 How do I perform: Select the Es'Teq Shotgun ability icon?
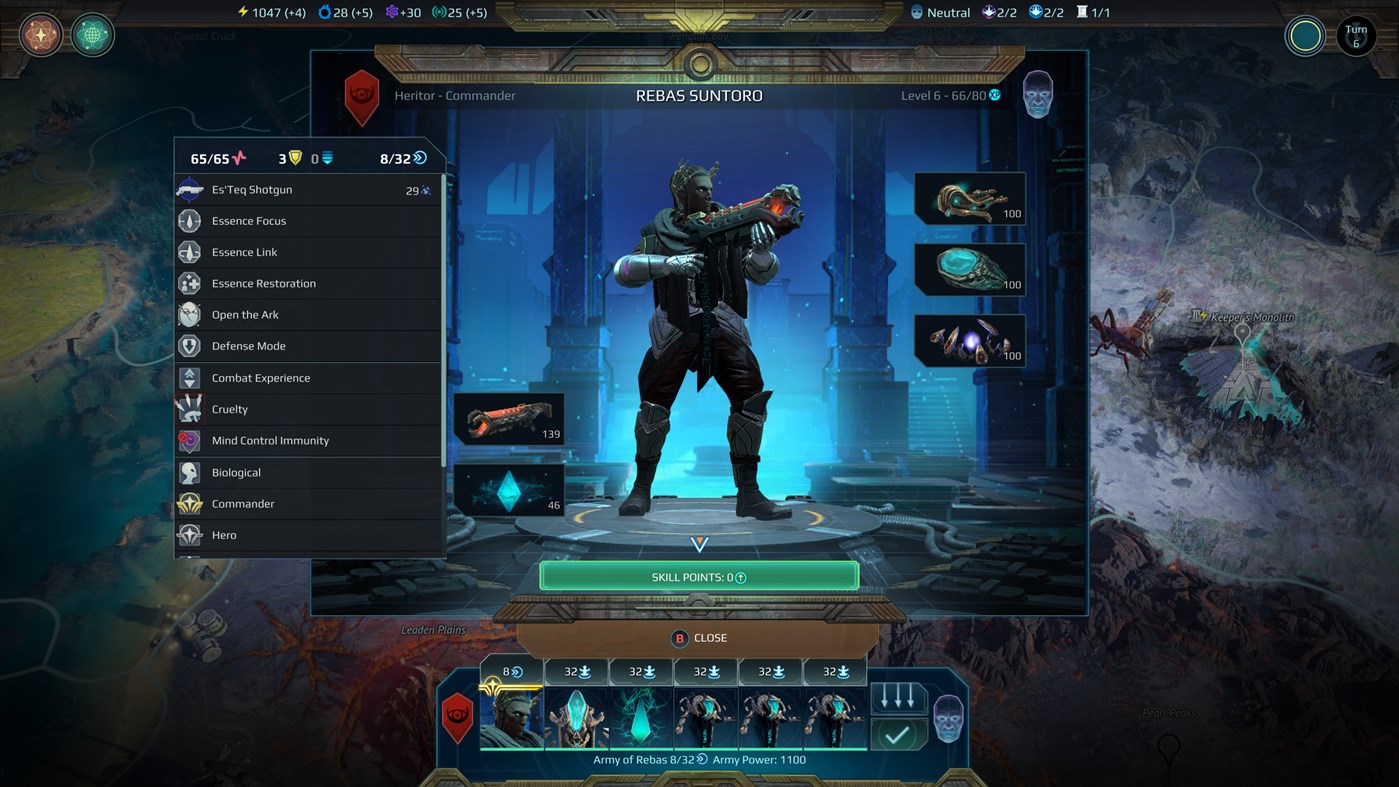click(190, 189)
